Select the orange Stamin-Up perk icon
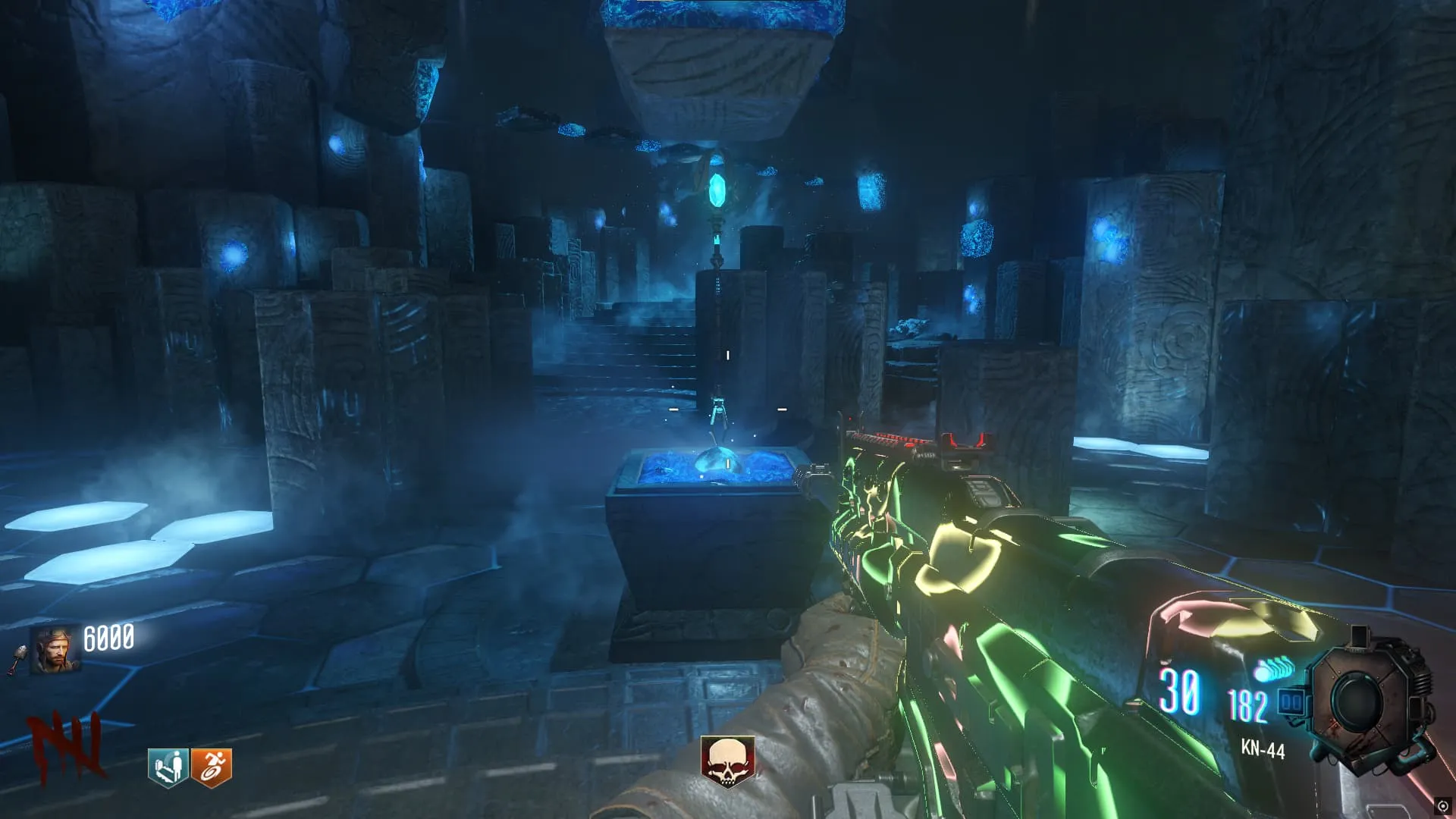The width and height of the screenshot is (1456, 819). click(211, 767)
